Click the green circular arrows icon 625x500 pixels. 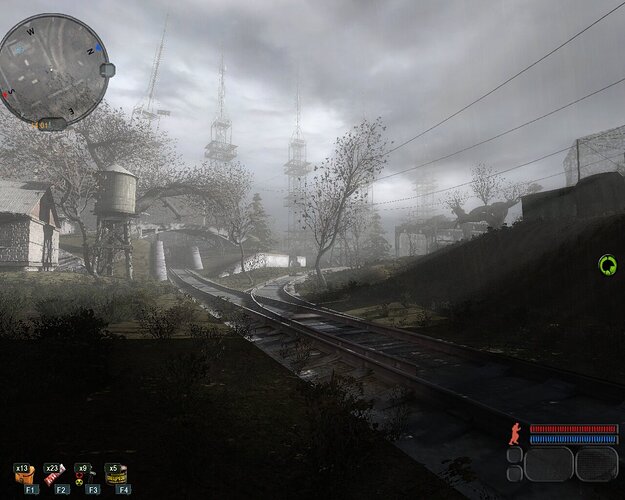(607, 265)
